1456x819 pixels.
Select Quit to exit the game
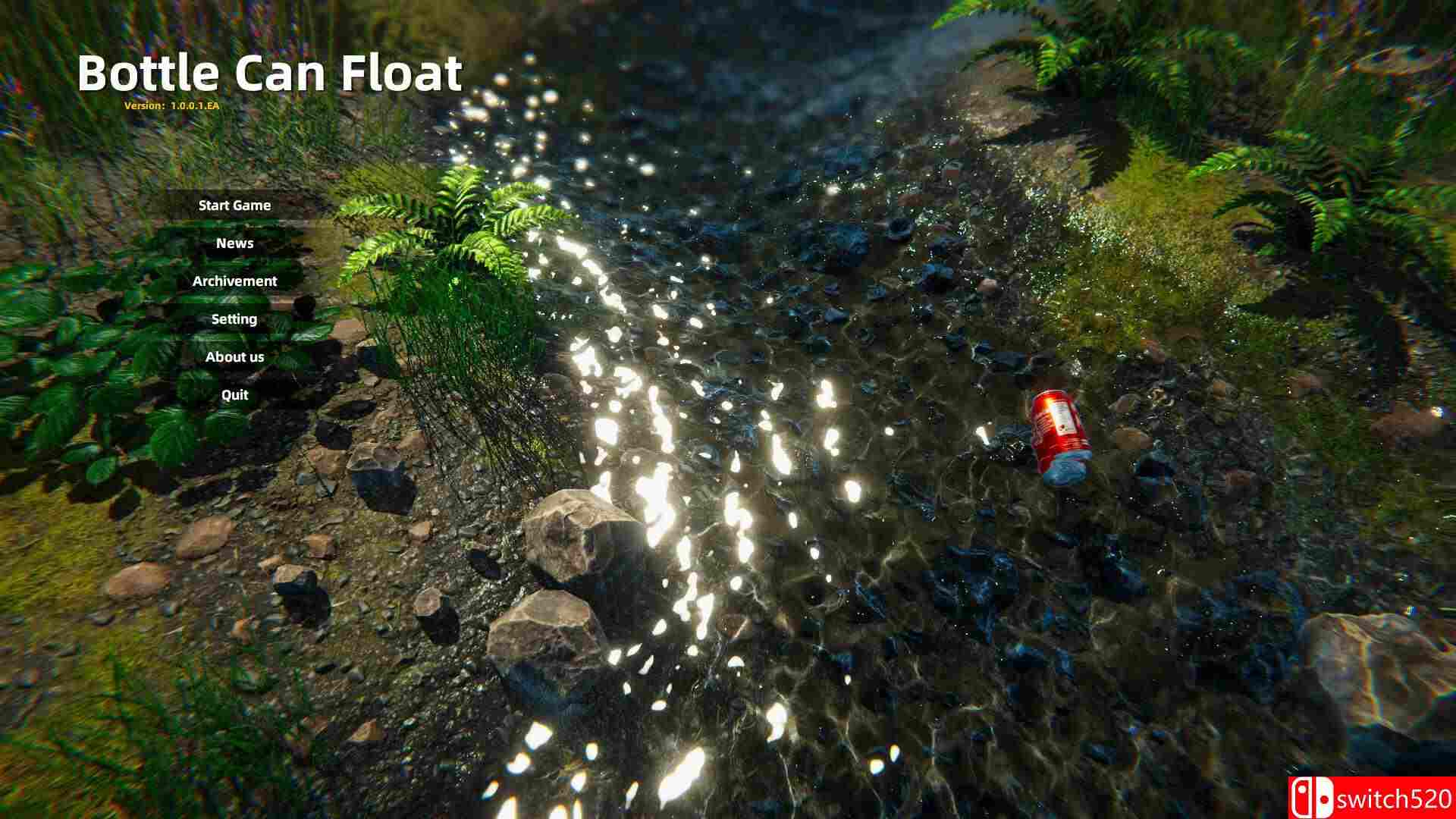[x=234, y=394]
